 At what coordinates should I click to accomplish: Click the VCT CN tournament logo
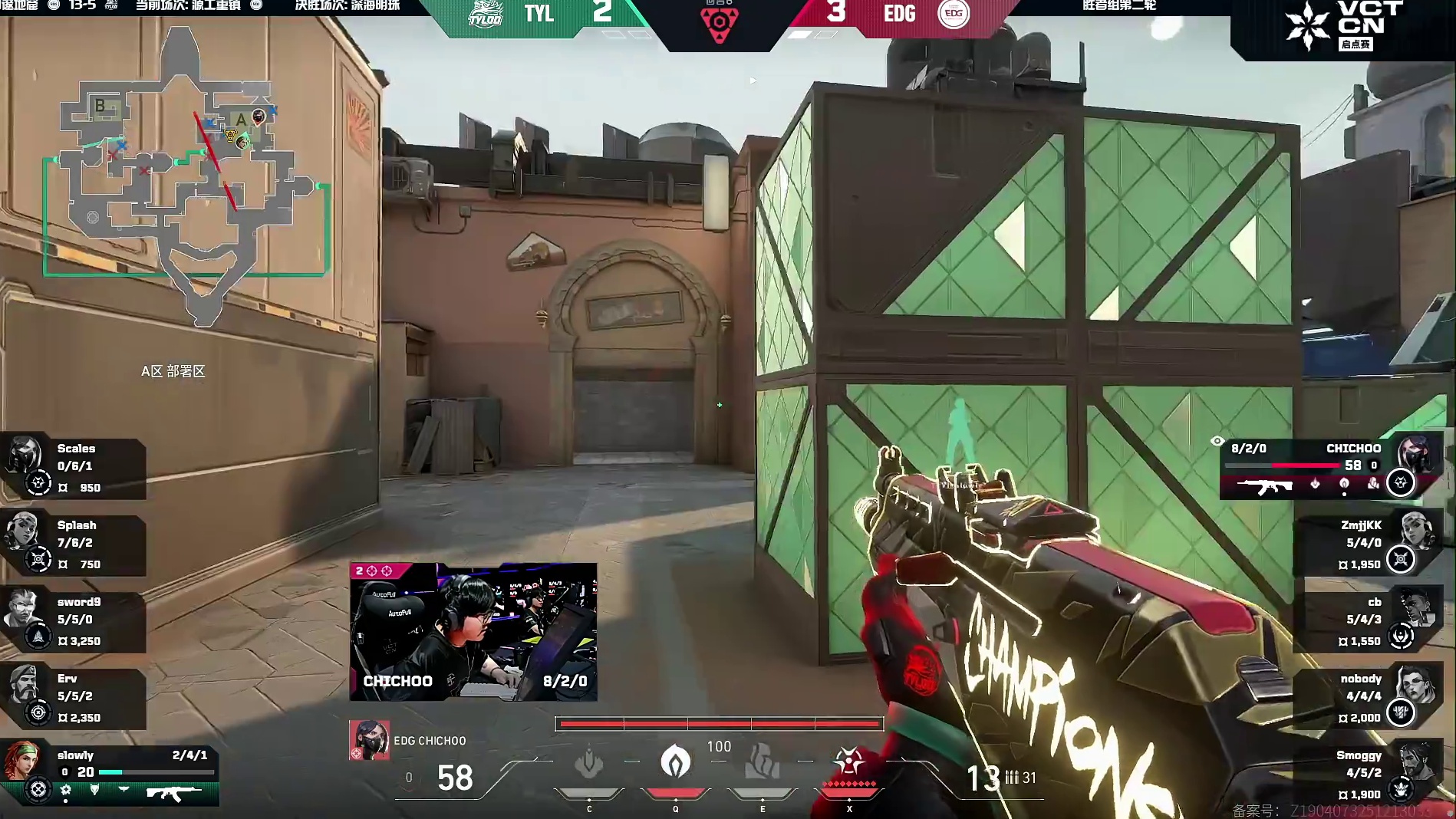1344,25
